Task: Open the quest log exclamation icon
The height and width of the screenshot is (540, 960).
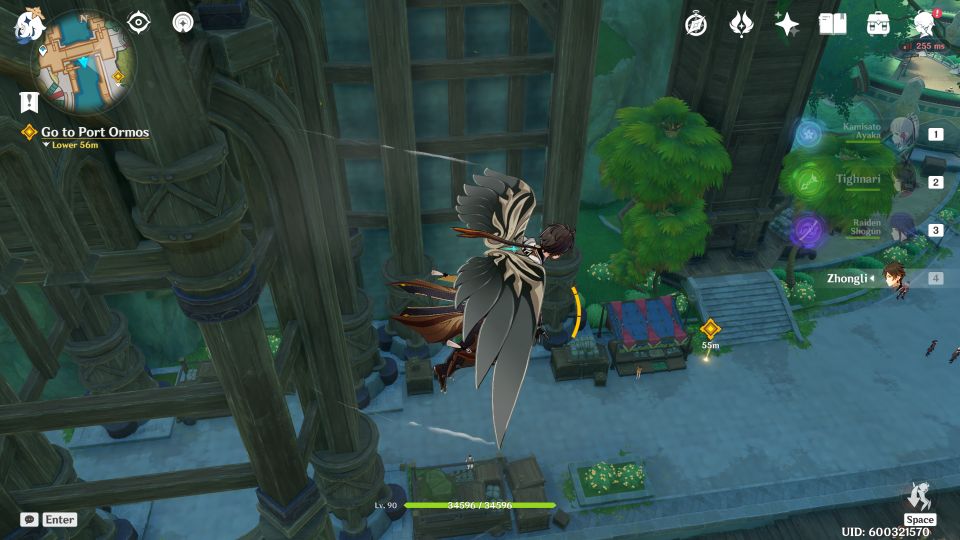Action: (28, 101)
